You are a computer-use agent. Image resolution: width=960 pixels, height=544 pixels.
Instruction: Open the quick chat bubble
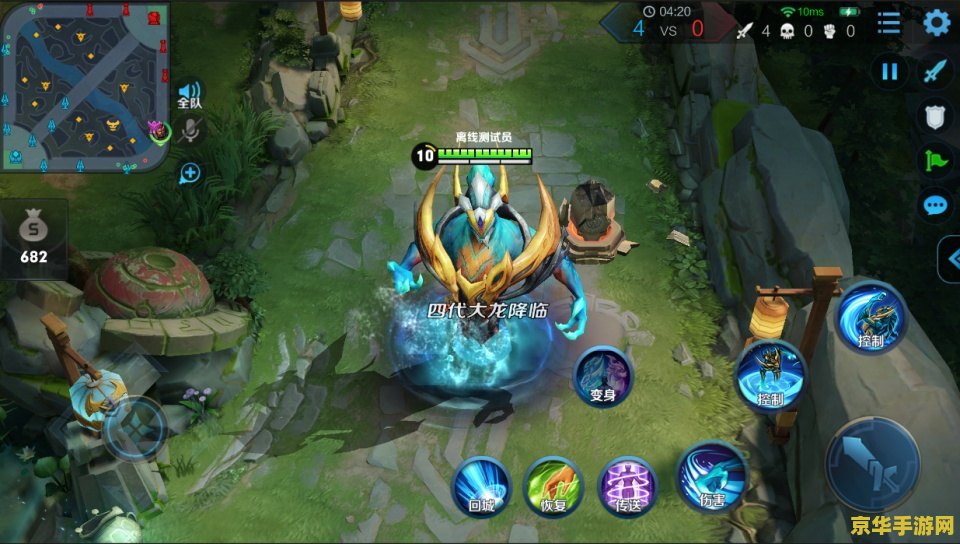coord(934,205)
